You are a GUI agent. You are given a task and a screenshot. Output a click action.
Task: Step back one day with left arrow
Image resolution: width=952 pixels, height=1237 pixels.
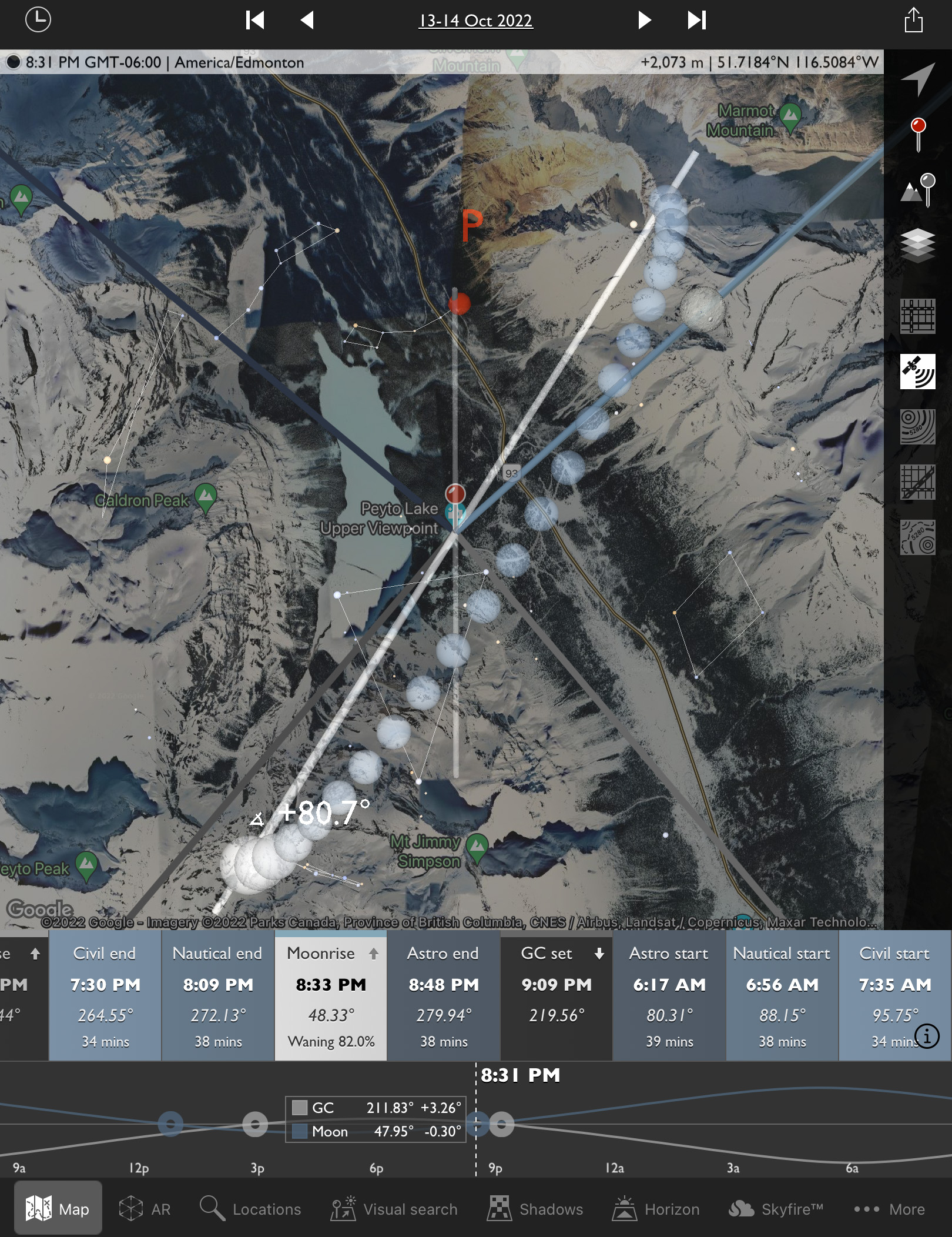coord(307,20)
